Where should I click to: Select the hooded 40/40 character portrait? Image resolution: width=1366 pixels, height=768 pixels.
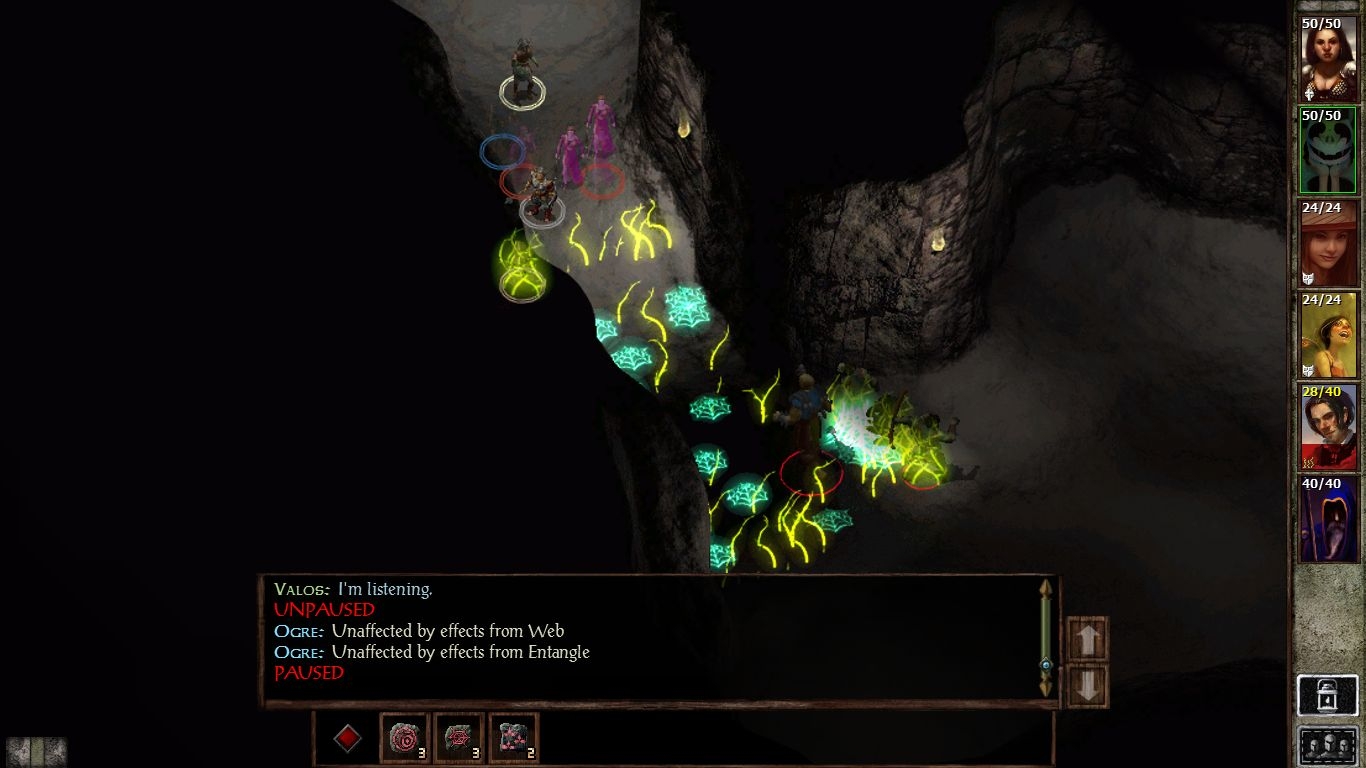click(1327, 519)
